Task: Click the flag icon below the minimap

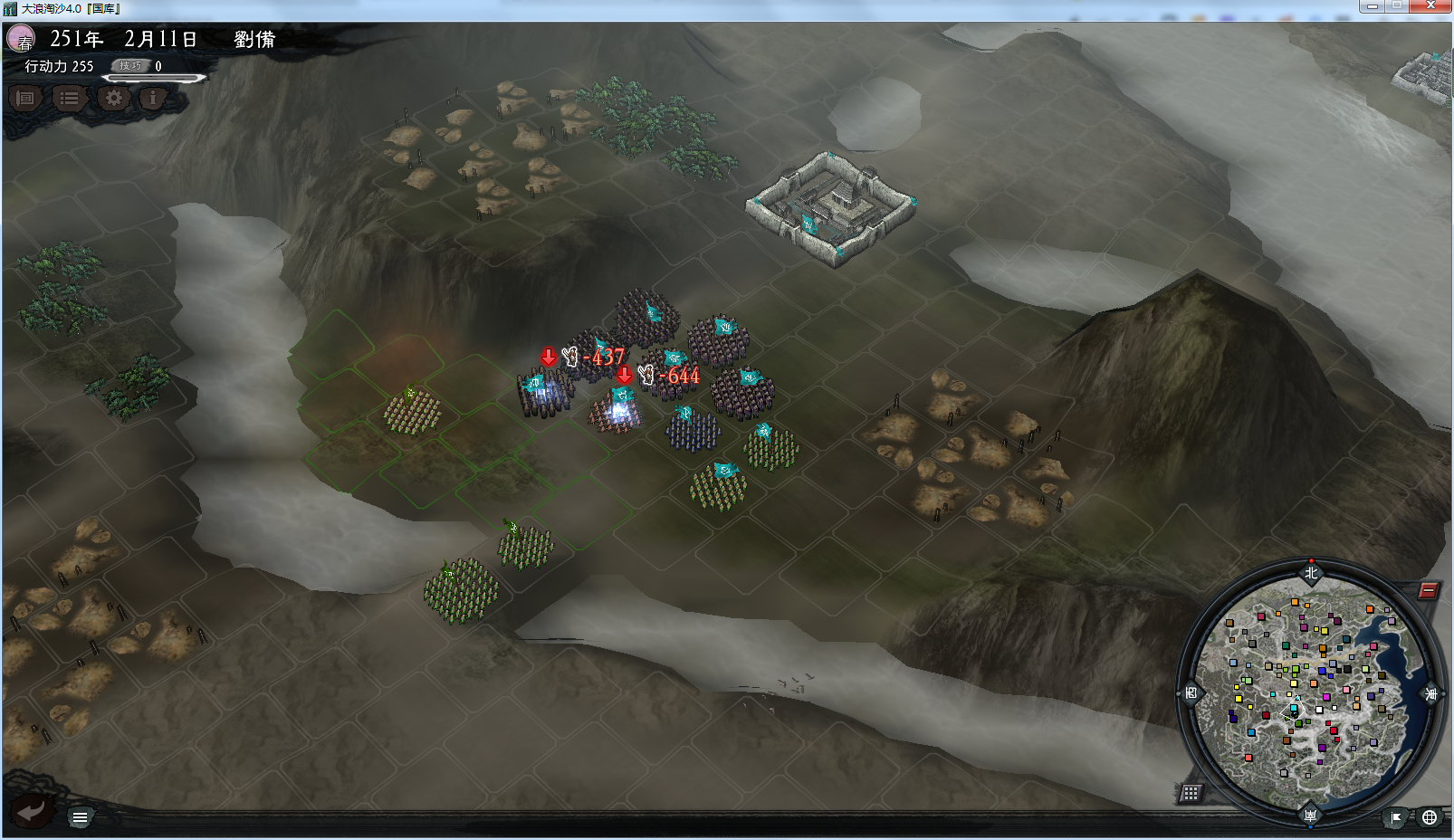Action: (x=1396, y=817)
